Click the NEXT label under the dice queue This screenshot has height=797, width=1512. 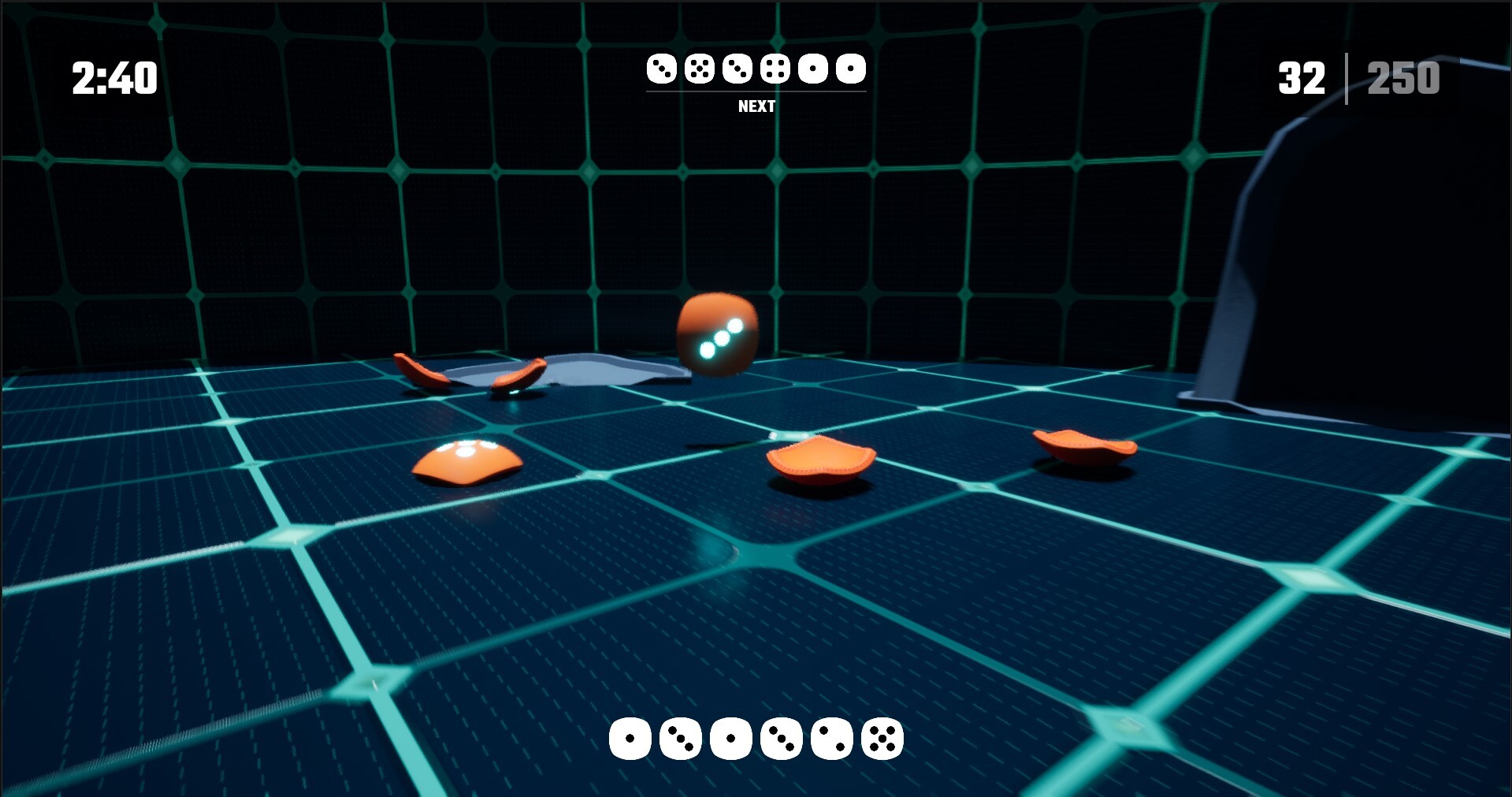(x=756, y=105)
